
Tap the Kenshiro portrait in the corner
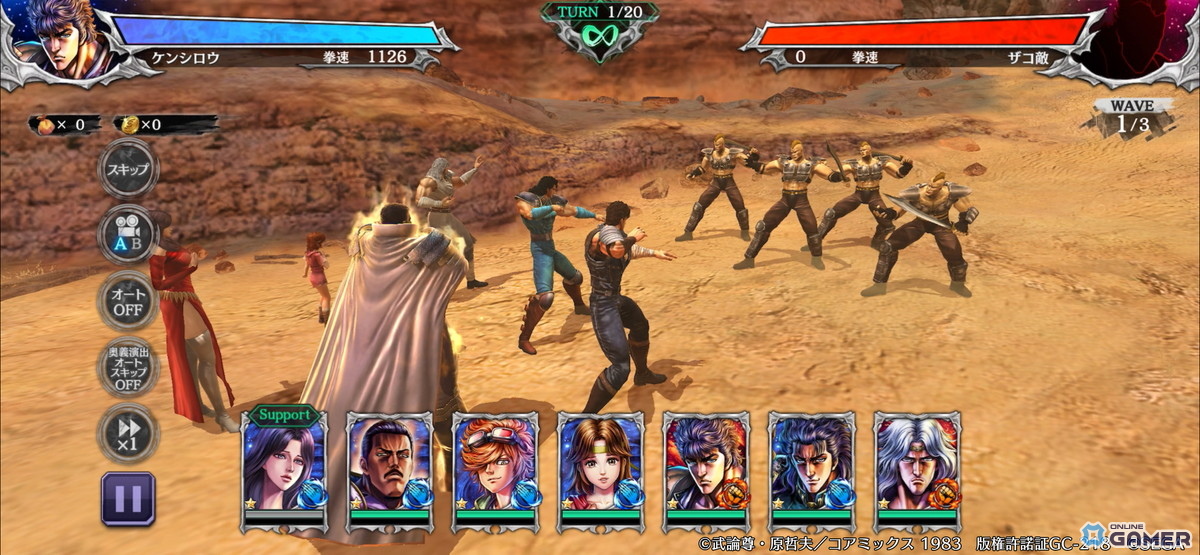(52, 40)
